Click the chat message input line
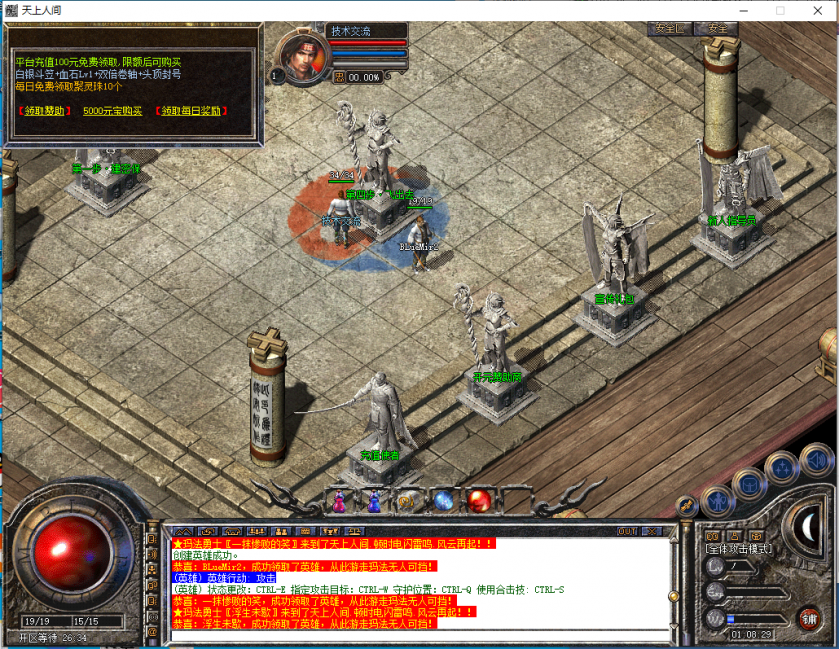This screenshot has width=840, height=649. coord(420,634)
